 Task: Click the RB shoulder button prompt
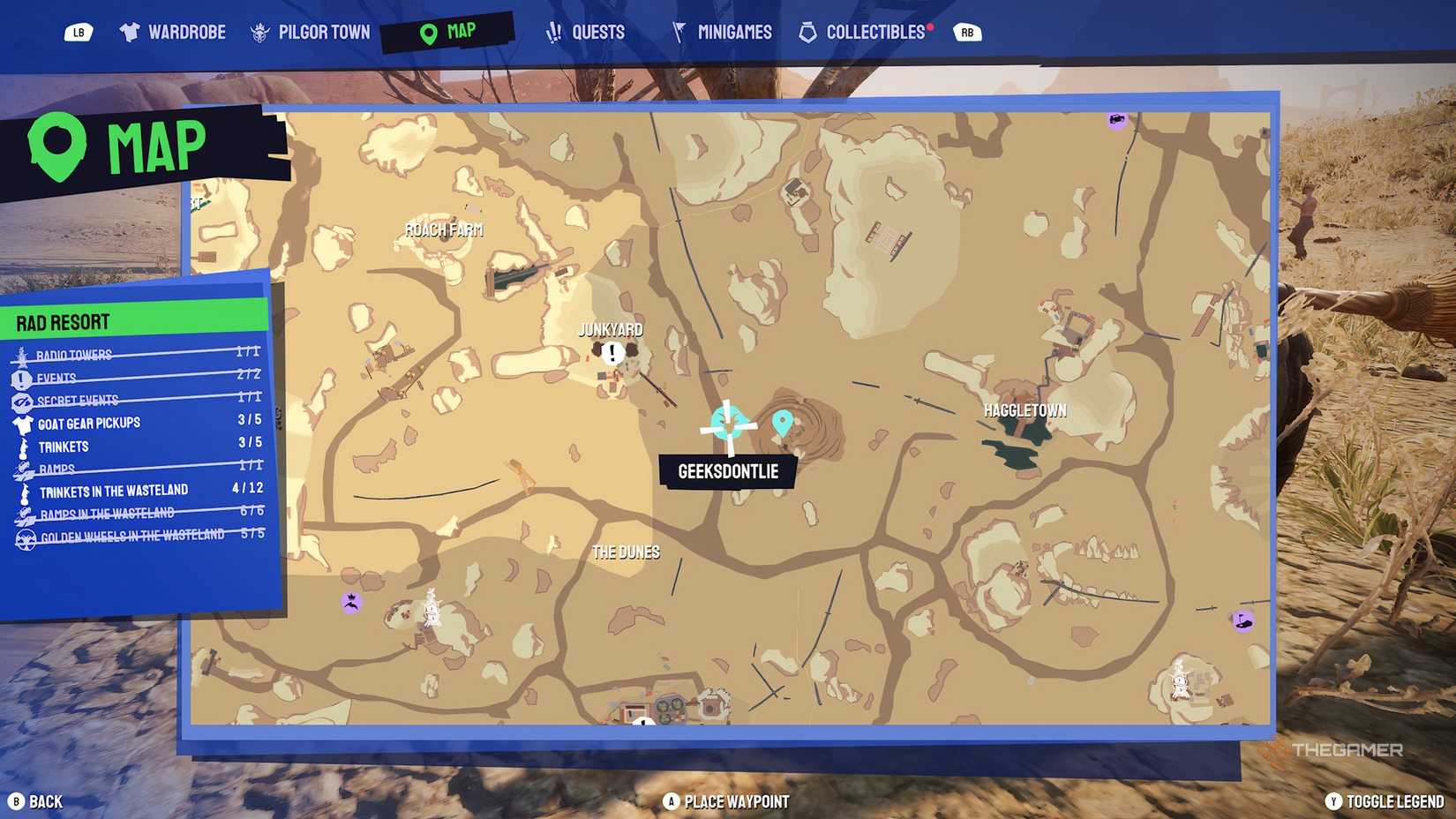click(967, 30)
